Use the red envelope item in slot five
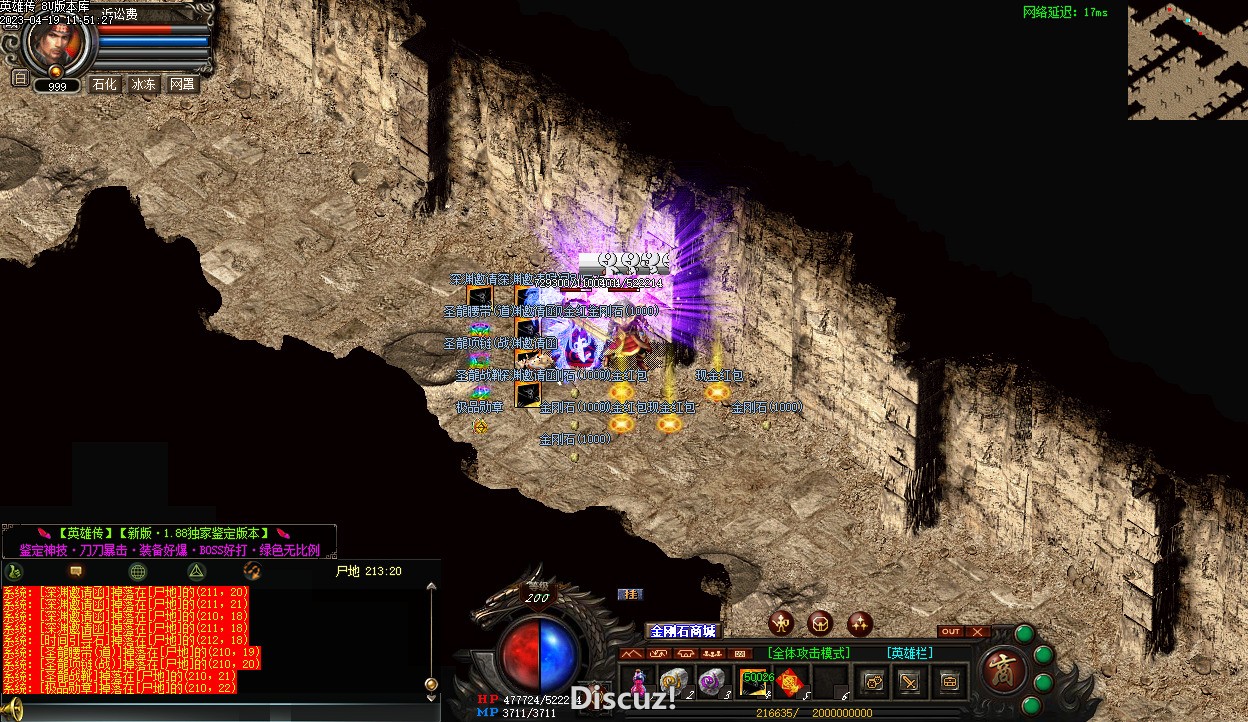 click(791, 681)
